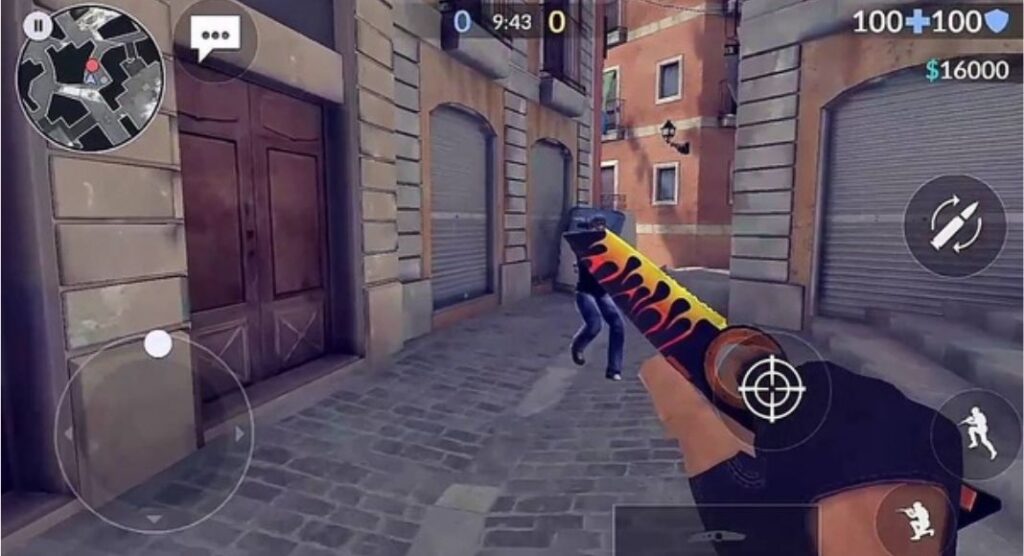This screenshot has height=556, width=1024.
Task: Open the circular minimap
Action: [x=91, y=78]
